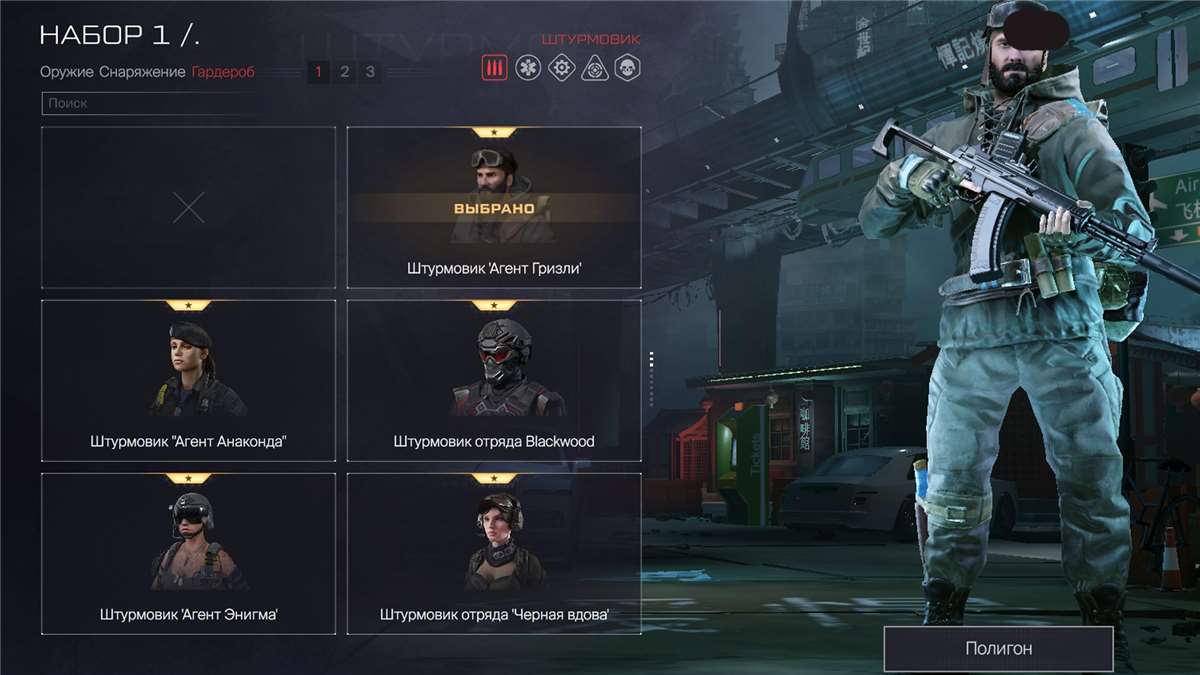Switch to loadout set number 2

[345, 72]
